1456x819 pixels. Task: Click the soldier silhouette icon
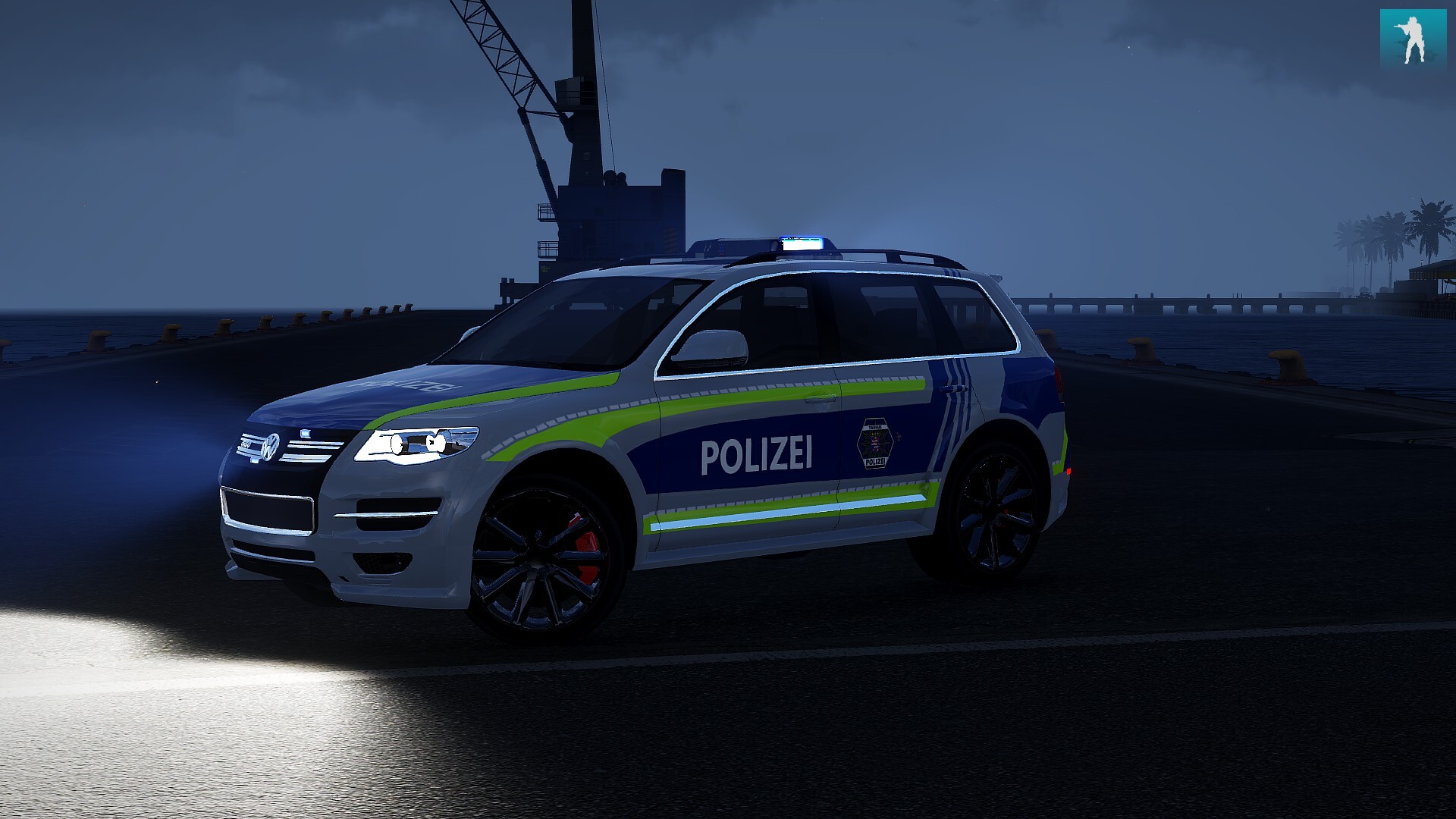point(1413,39)
